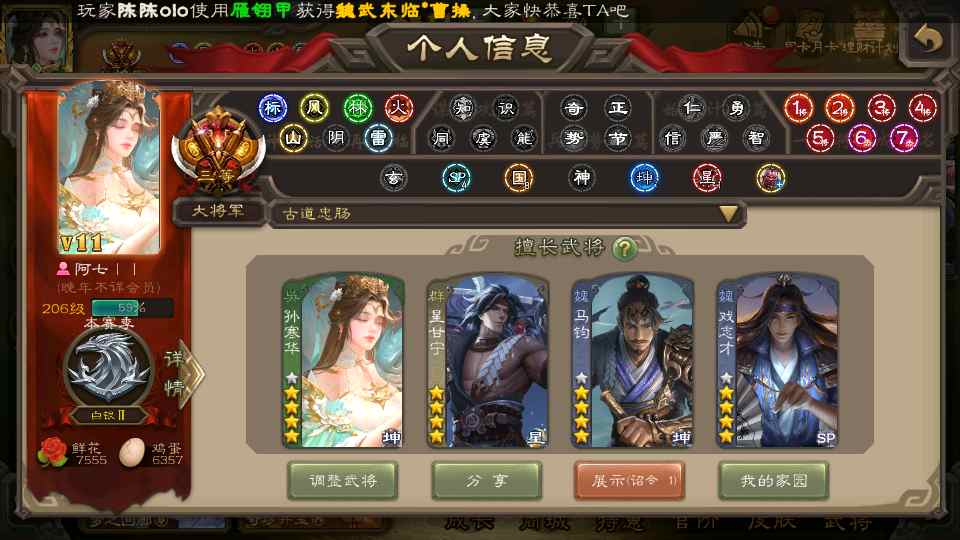Select the 孙寒华 general card
Screen dimensions: 960x540
(x=343, y=361)
